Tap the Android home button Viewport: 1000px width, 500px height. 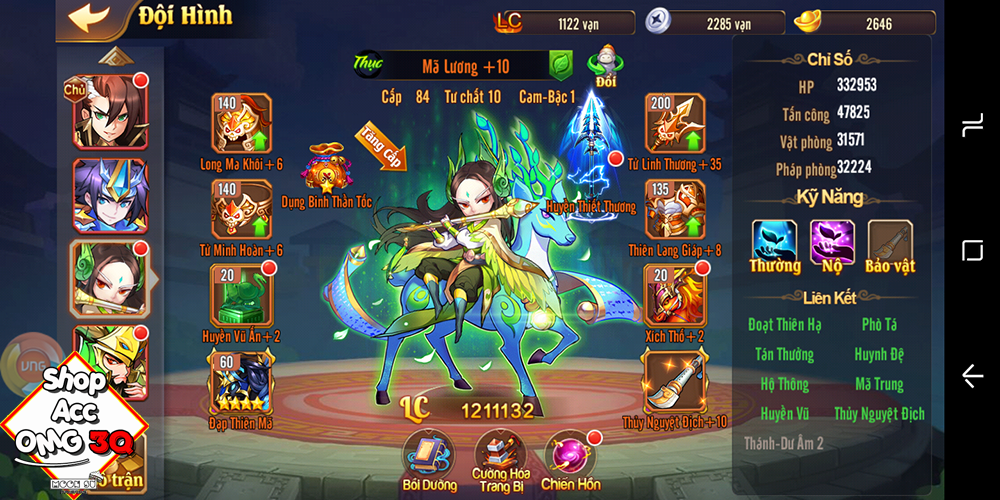click(972, 250)
